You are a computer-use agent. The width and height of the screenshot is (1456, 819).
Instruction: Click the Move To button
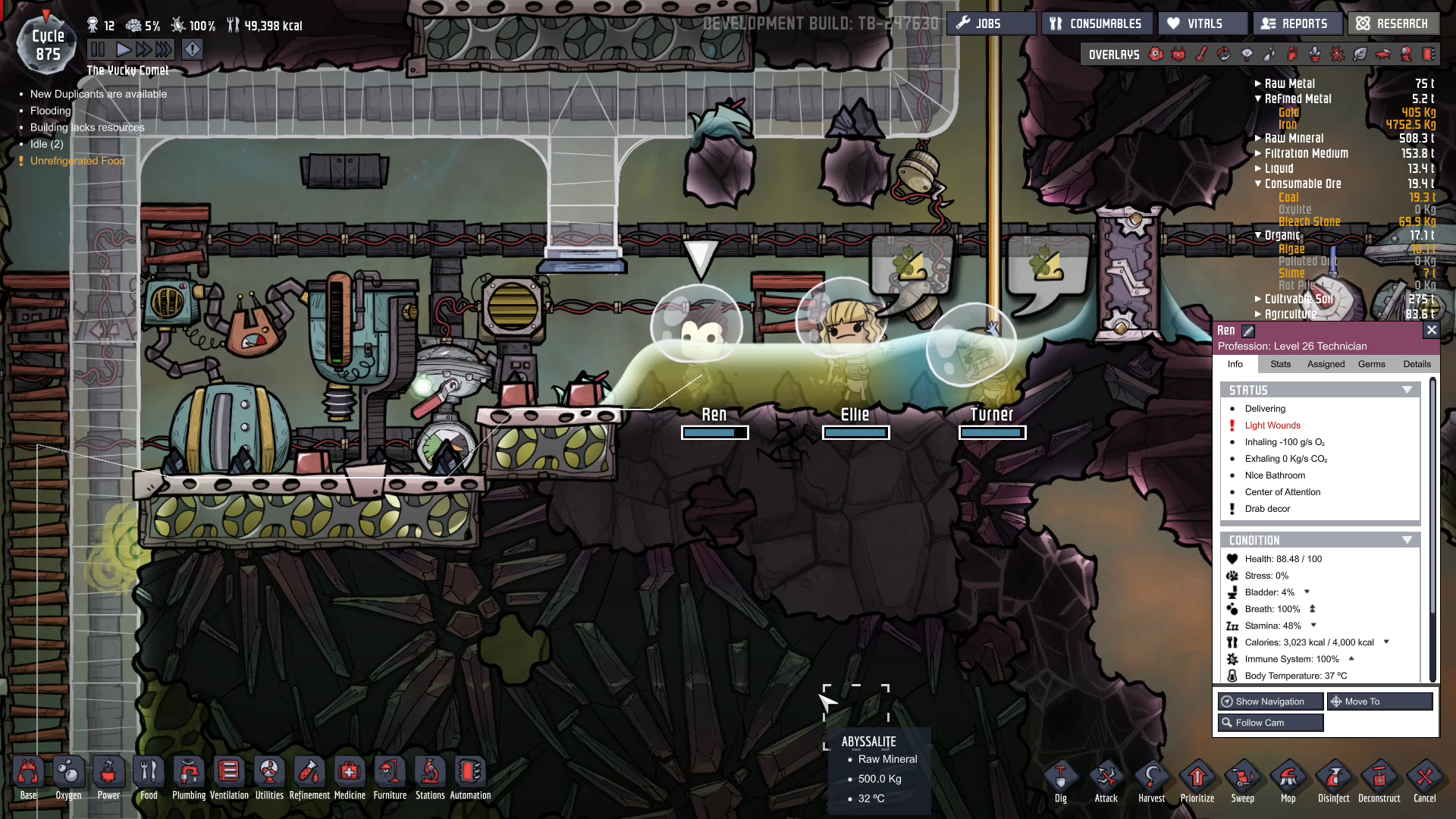tap(1379, 701)
